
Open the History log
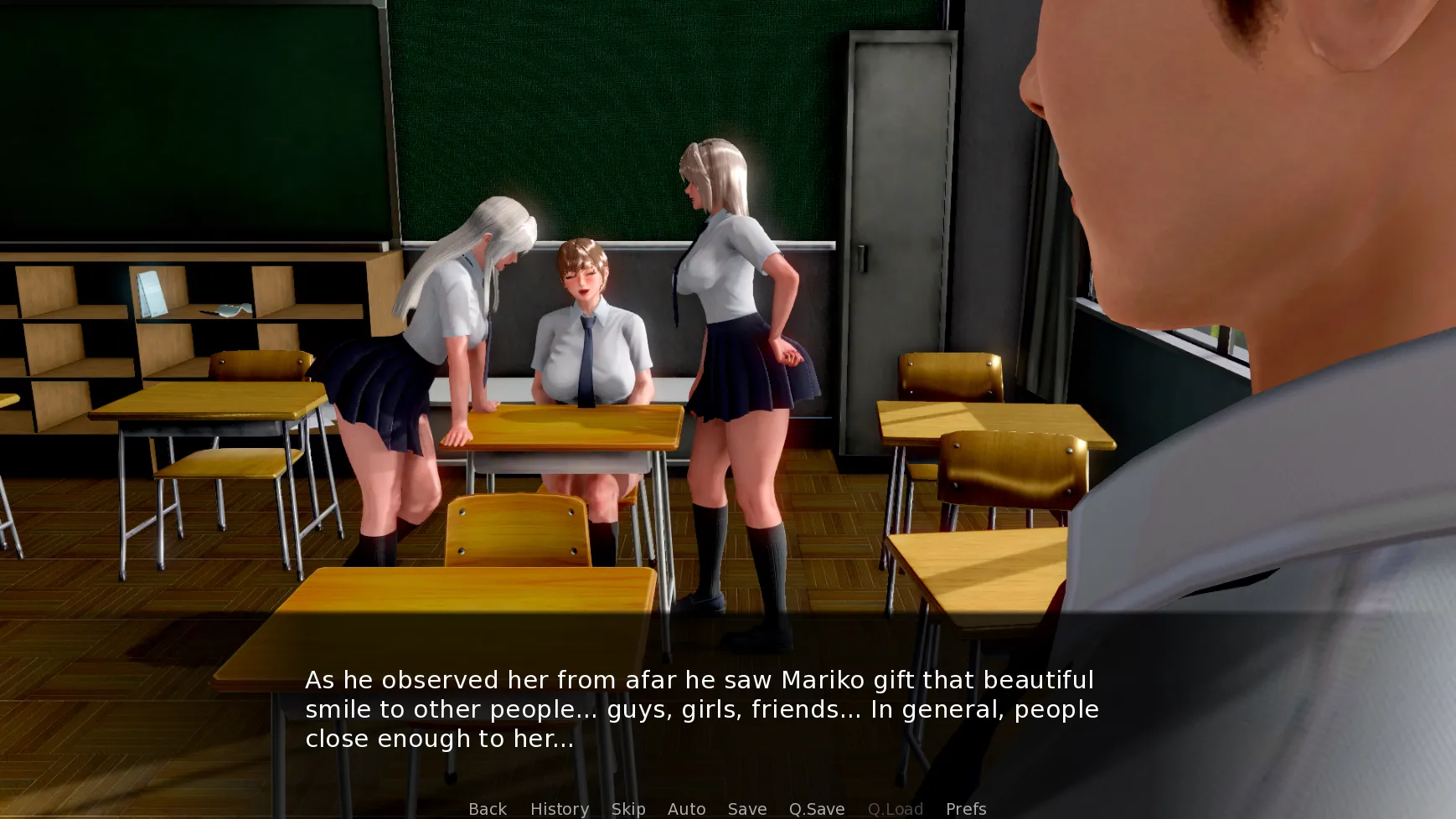[559, 808]
